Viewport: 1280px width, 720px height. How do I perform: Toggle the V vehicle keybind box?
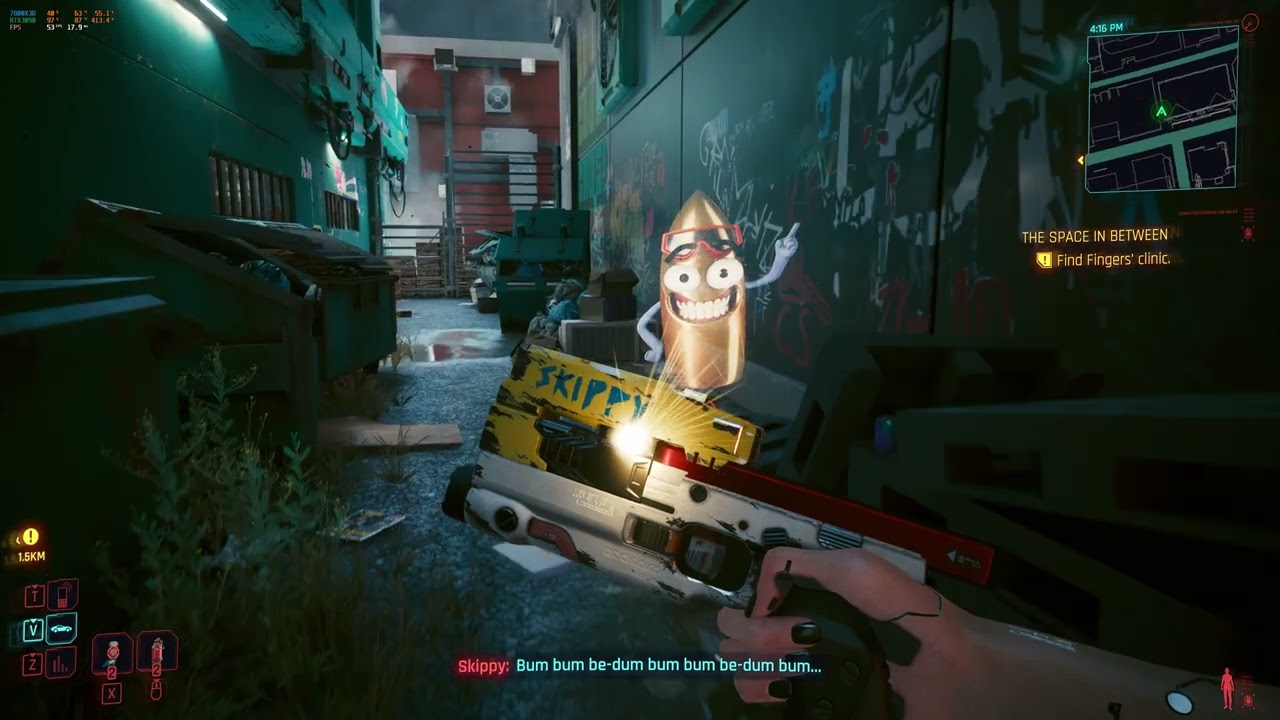click(x=32, y=628)
